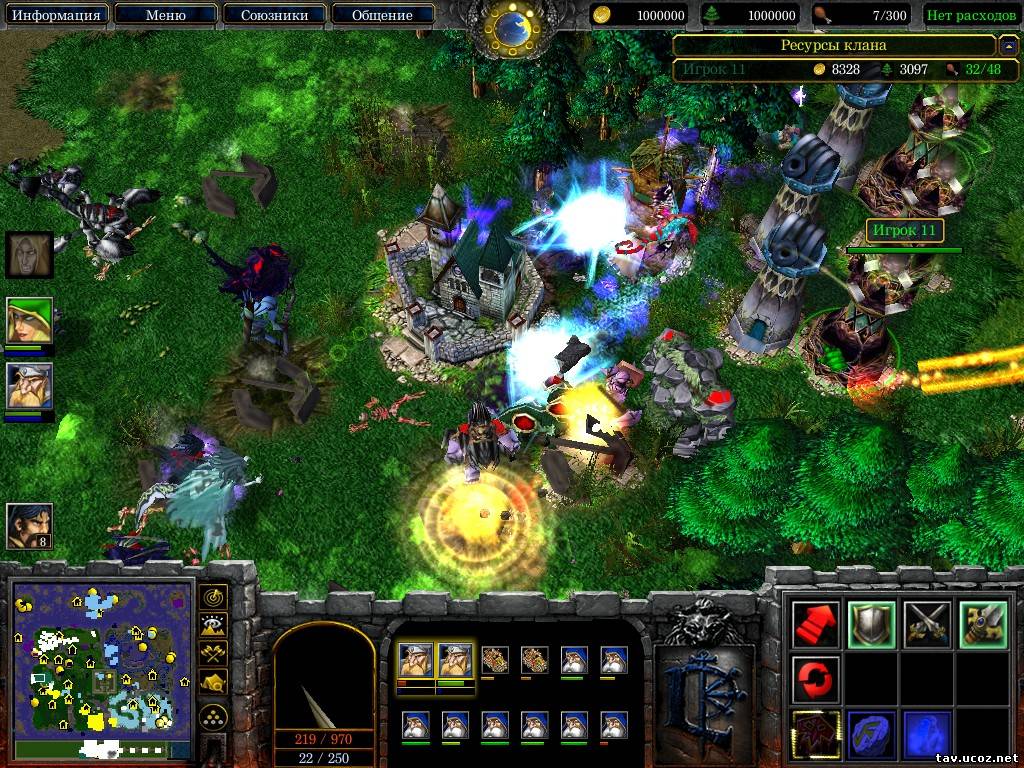Toggle creep camp display tent button
Screen dimensions: 1024x768
(x=212, y=681)
